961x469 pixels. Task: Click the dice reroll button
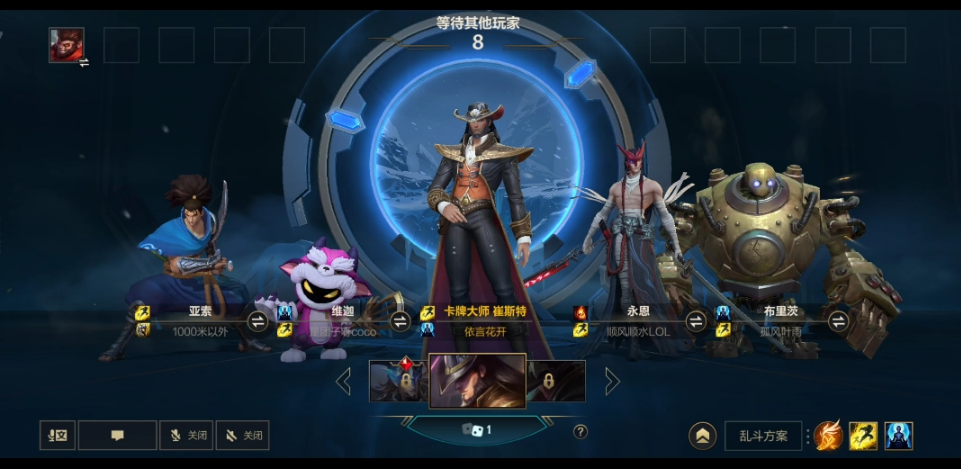[x=476, y=430]
